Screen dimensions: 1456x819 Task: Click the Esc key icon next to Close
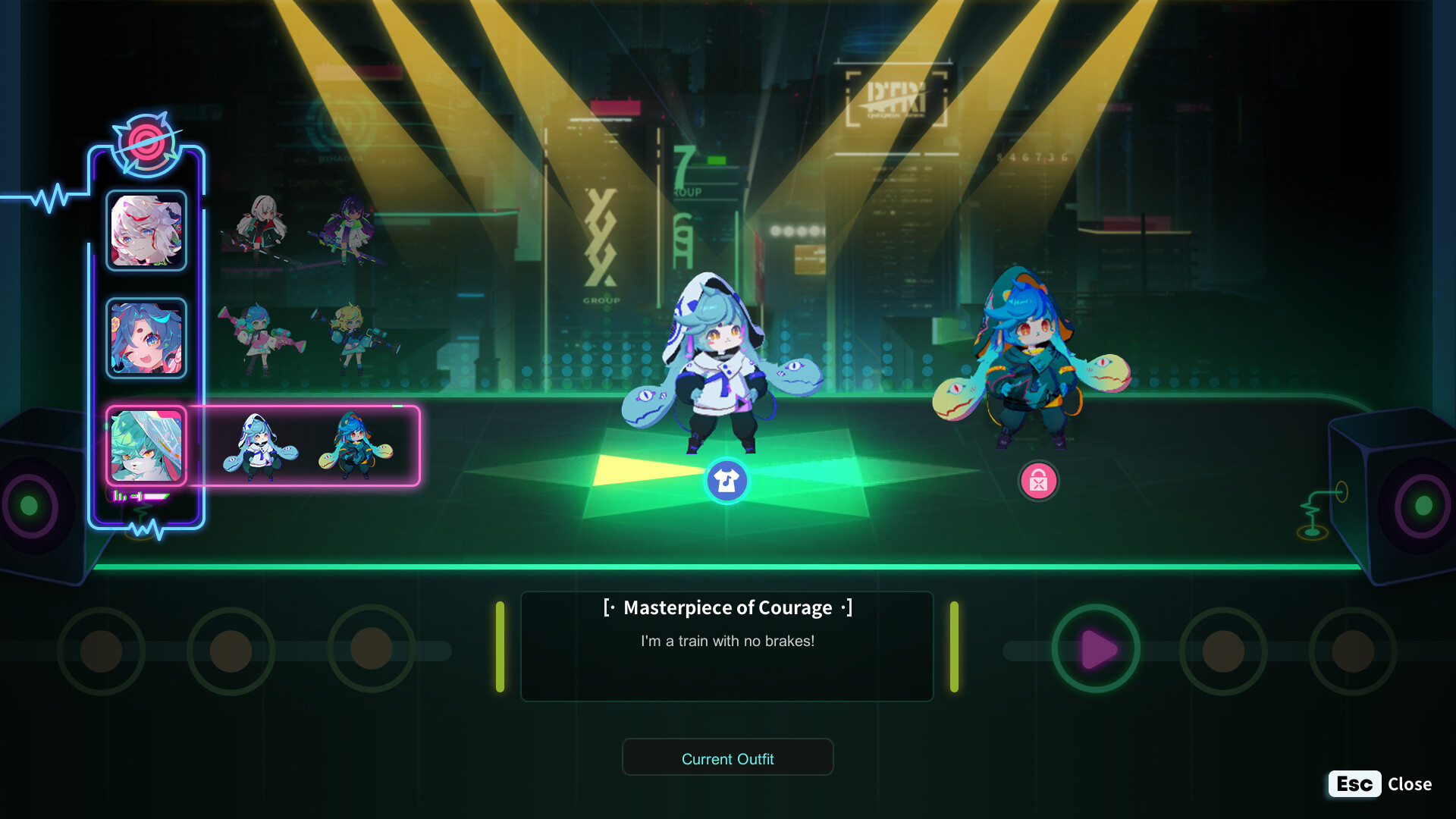point(1354,784)
